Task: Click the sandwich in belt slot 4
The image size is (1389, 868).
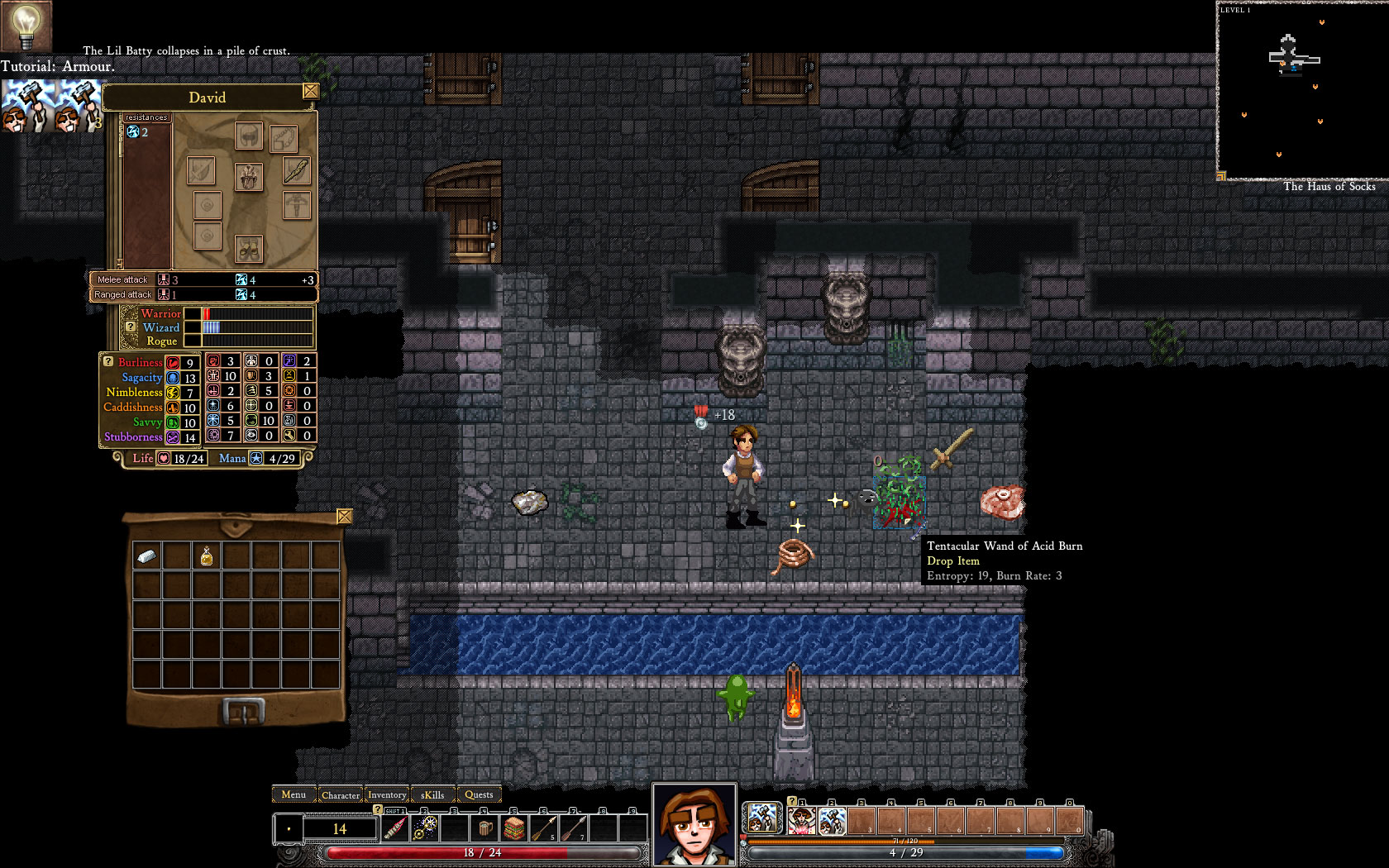Action: (x=515, y=827)
